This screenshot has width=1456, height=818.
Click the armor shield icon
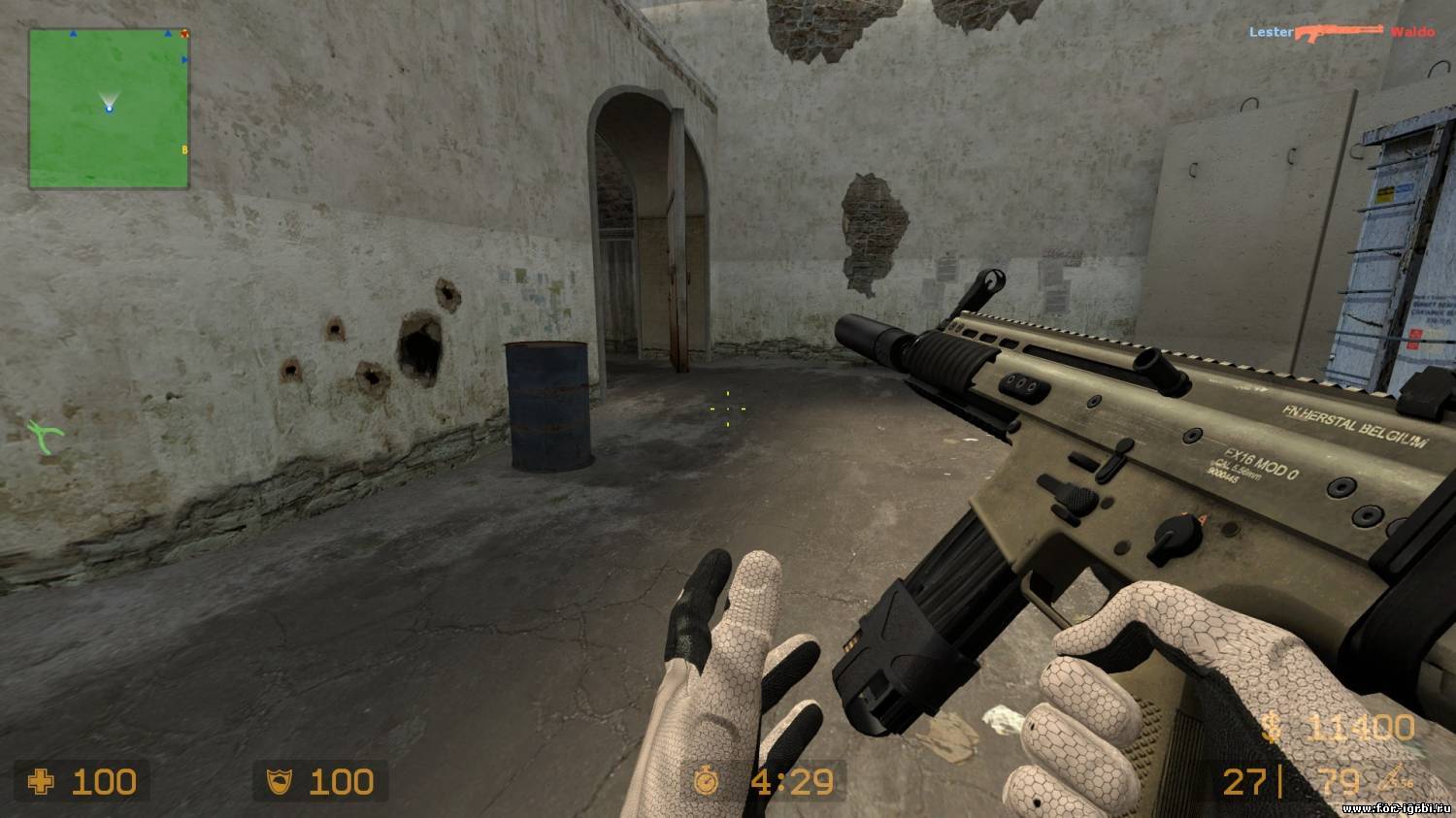point(279,781)
